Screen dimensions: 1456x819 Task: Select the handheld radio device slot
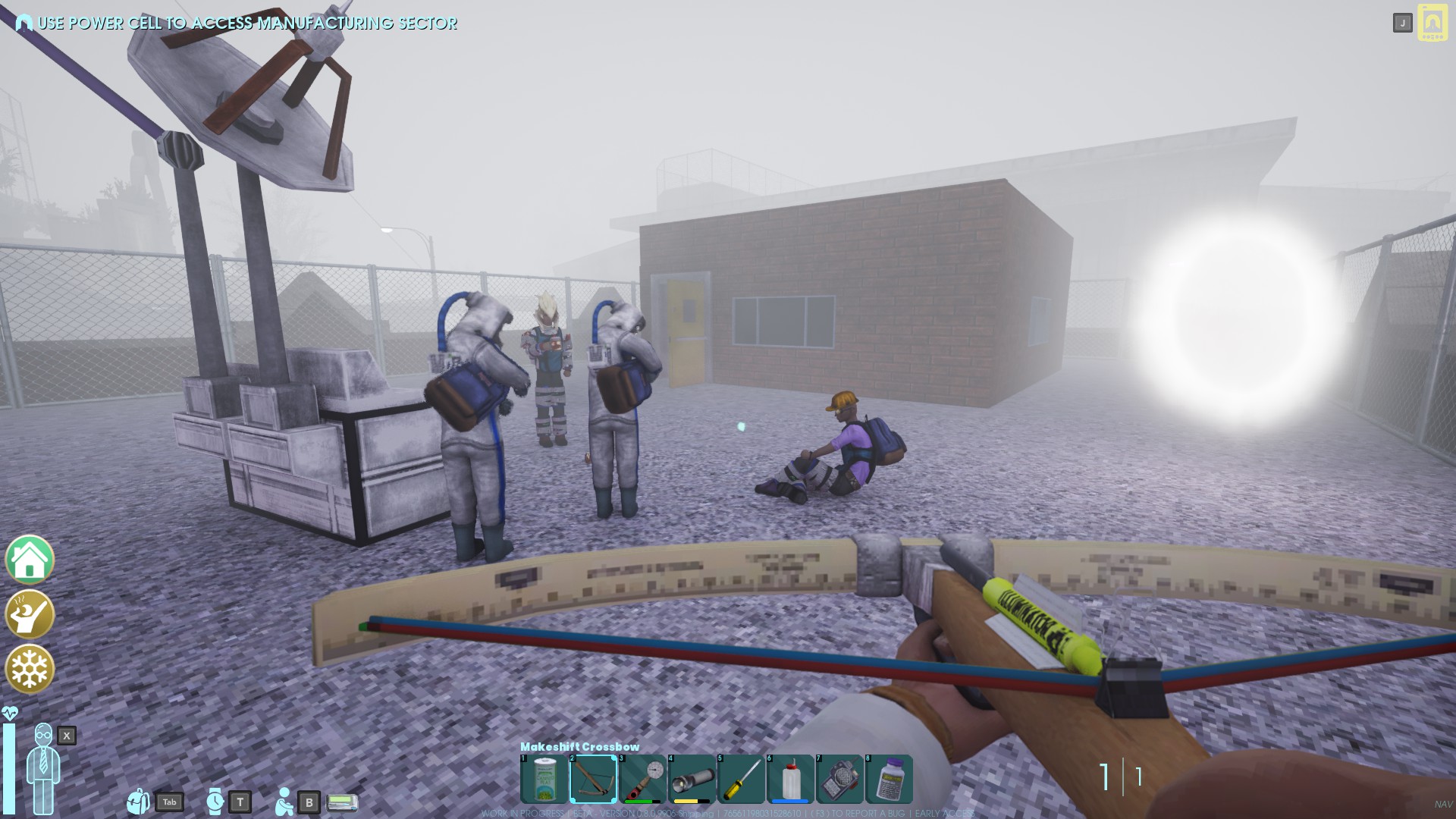pyautogui.click(x=839, y=779)
